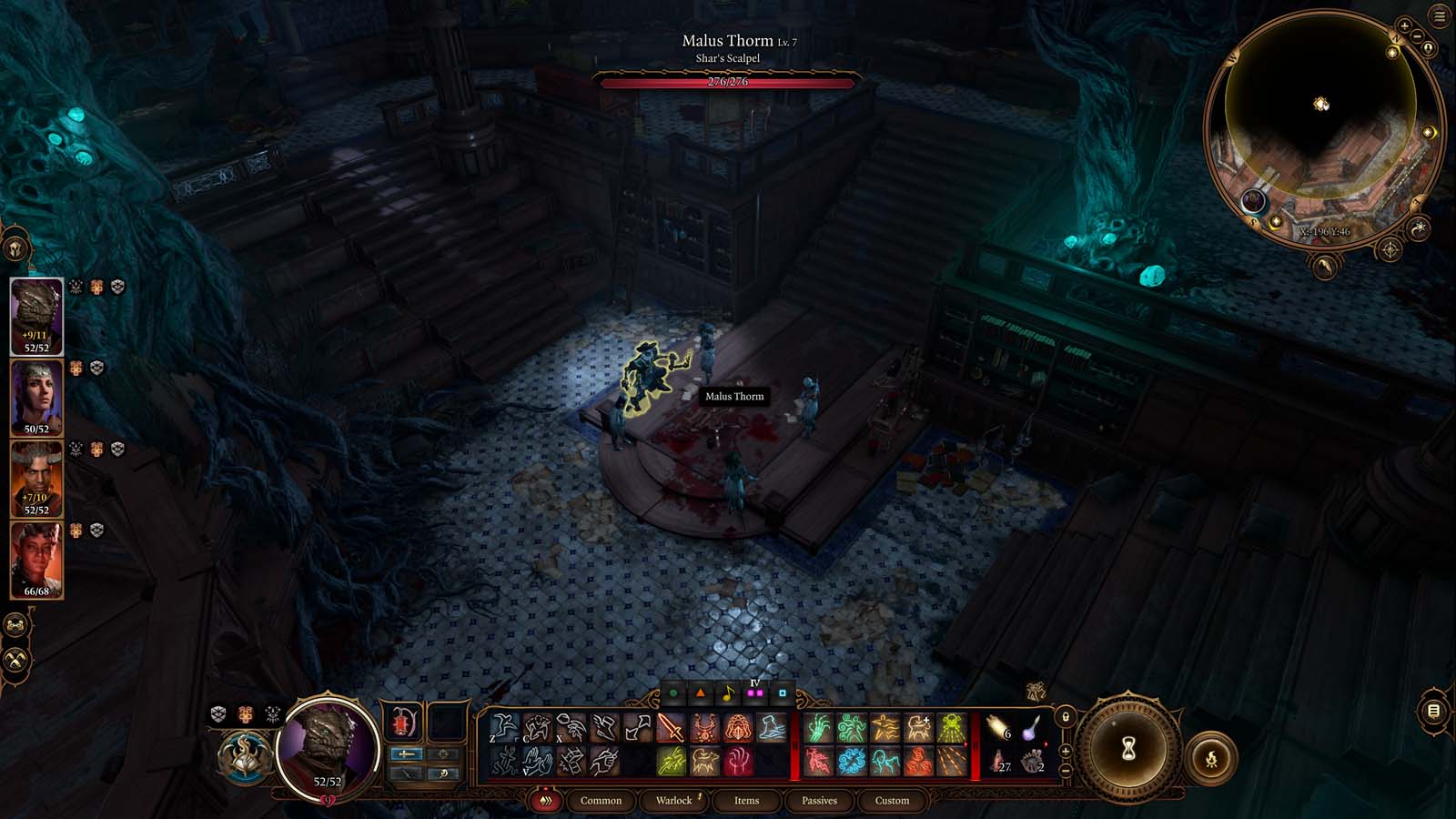The image size is (1456, 819).
Task: Click Malus Thorm's health bar
Action: pos(728,85)
